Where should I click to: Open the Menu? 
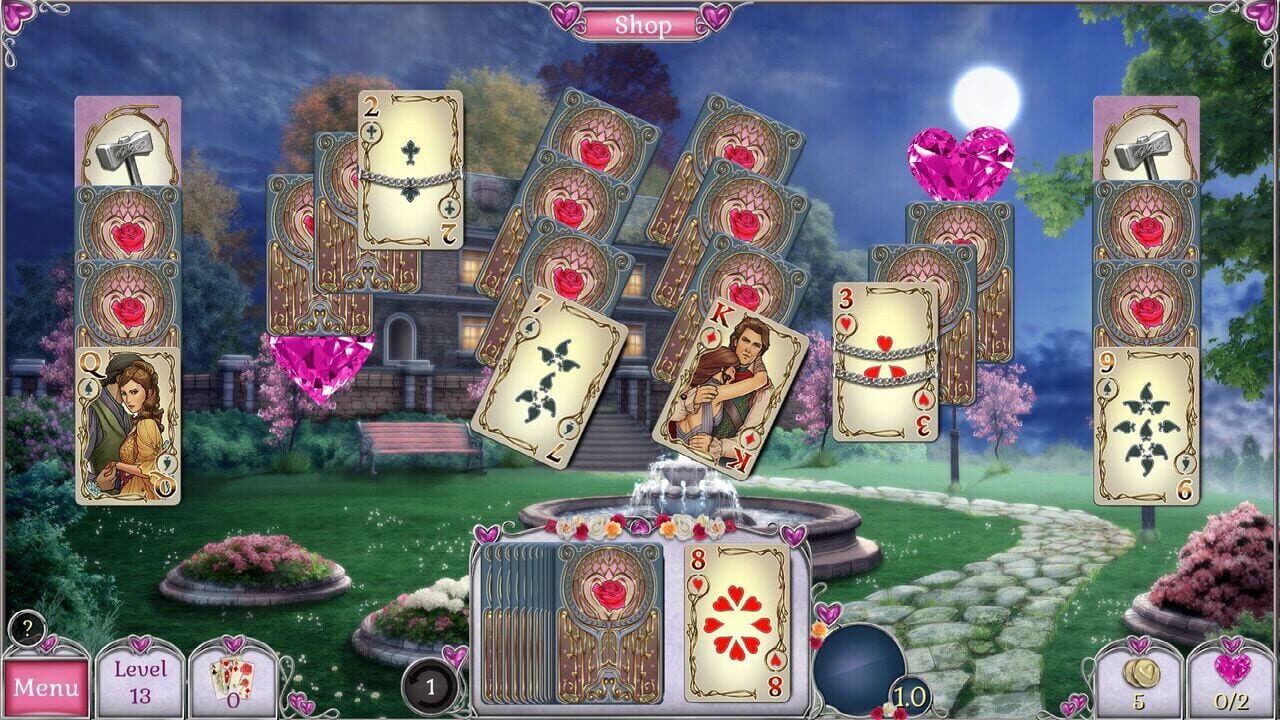[44, 688]
